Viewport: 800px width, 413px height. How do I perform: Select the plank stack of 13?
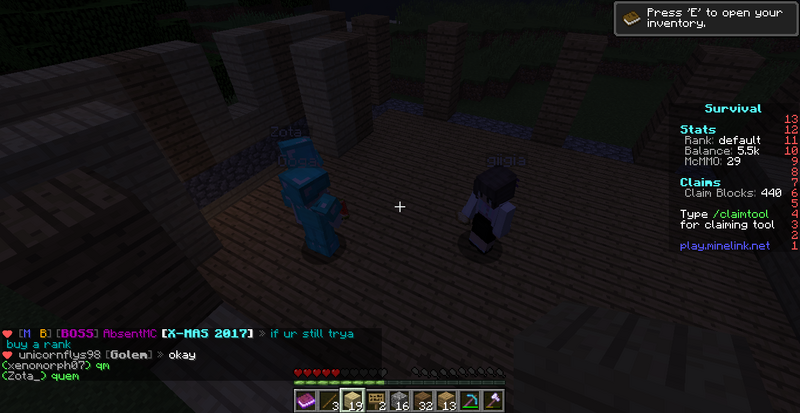(x=447, y=400)
